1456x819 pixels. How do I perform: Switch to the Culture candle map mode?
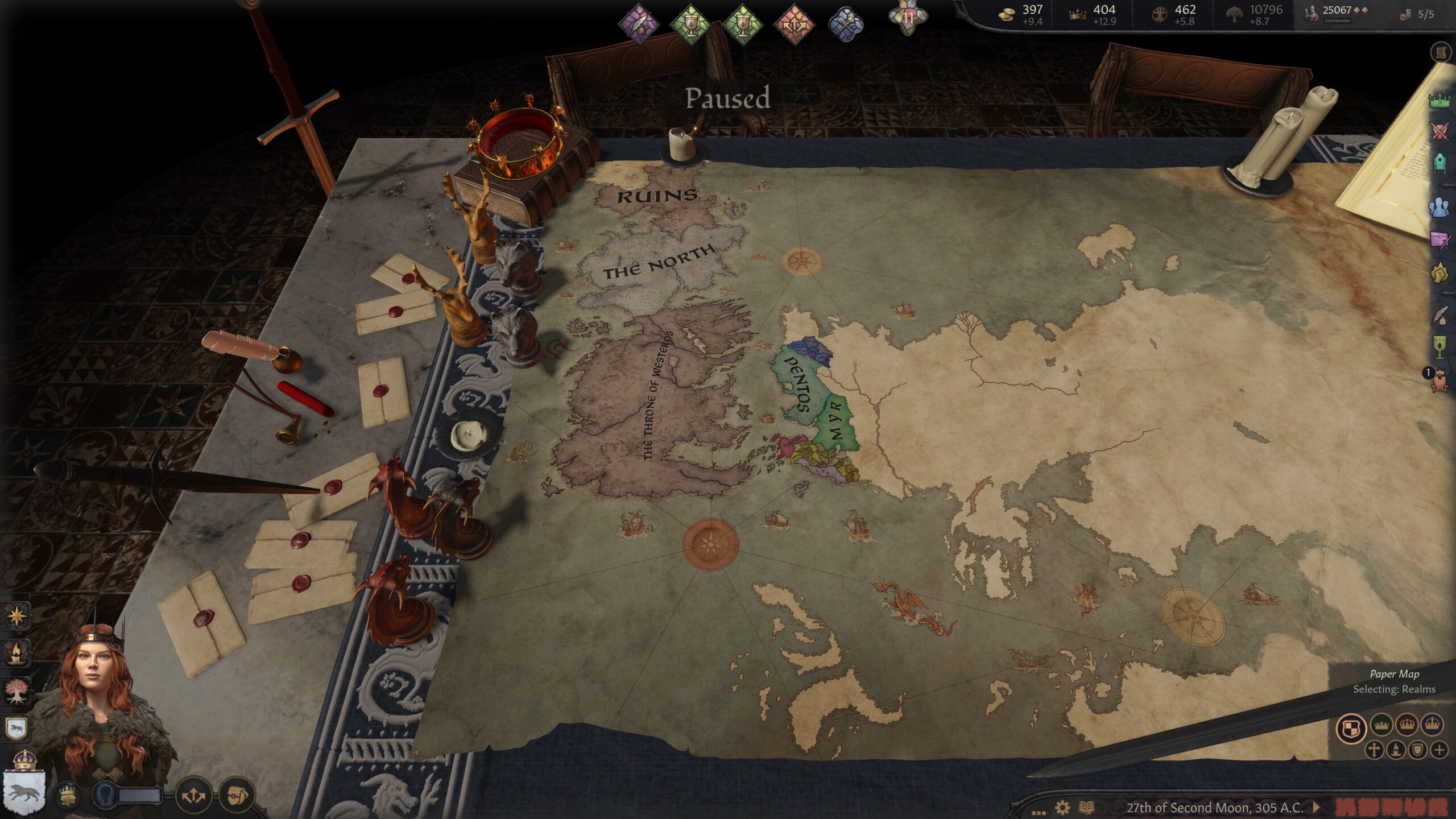(1396, 750)
